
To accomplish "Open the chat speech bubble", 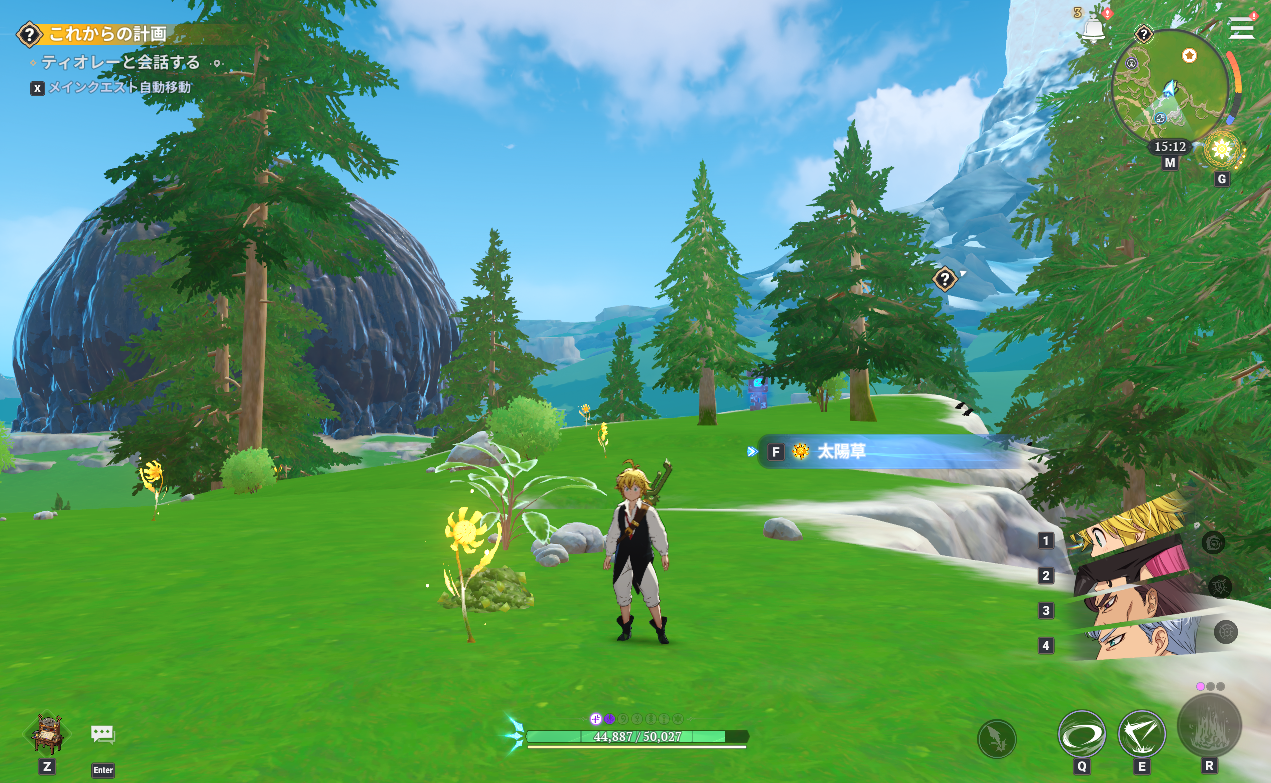I will (103, 735).
